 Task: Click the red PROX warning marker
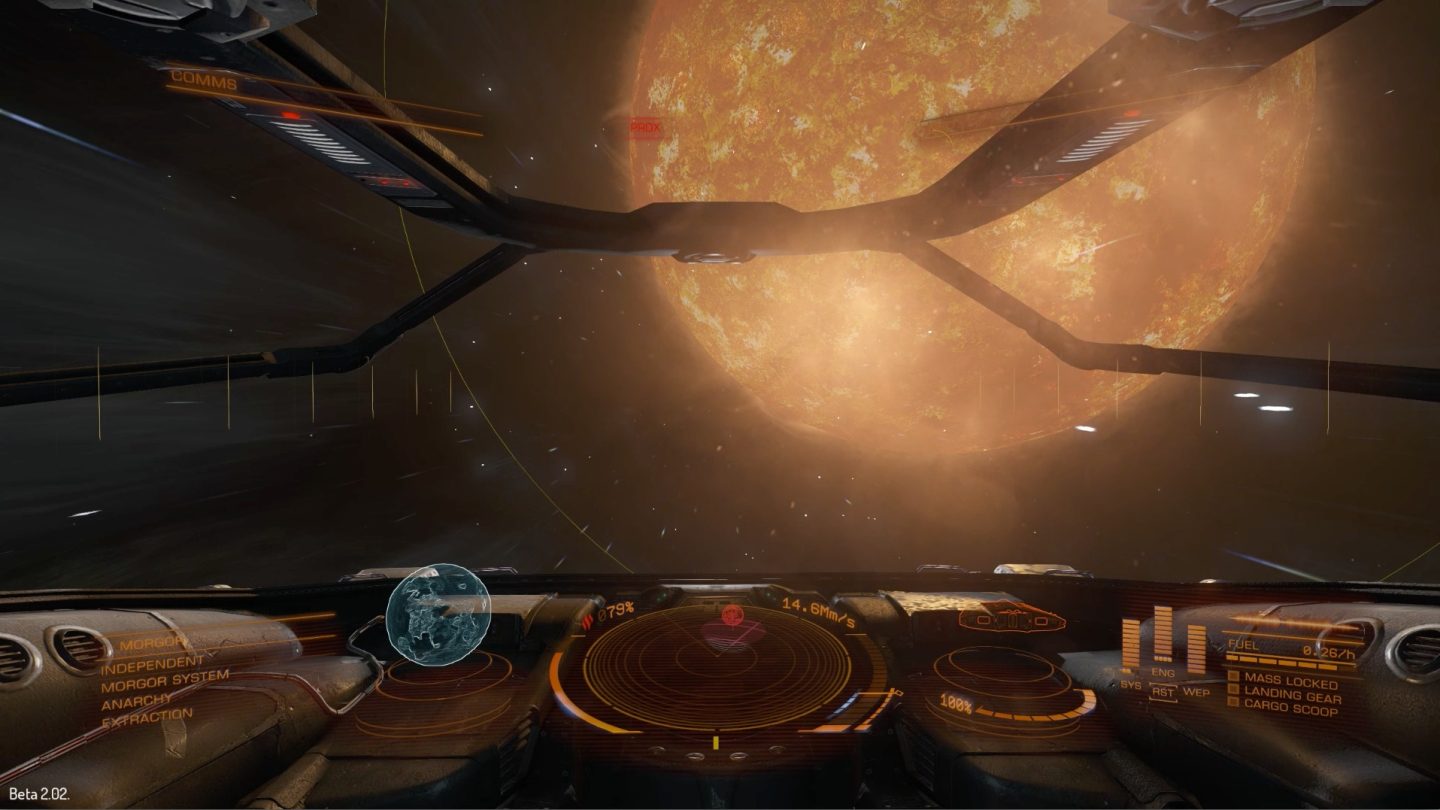coord(644,128)
